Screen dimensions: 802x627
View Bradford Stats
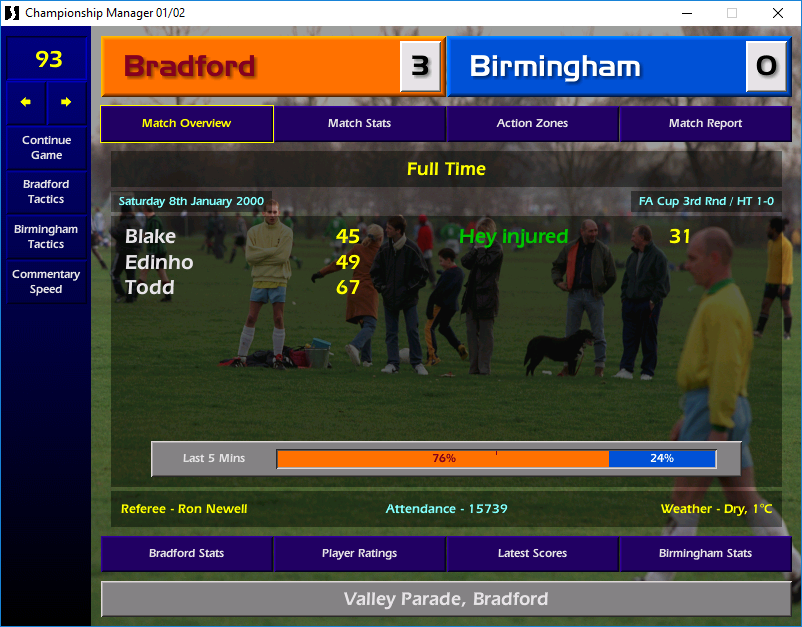(x=187, y=553)
